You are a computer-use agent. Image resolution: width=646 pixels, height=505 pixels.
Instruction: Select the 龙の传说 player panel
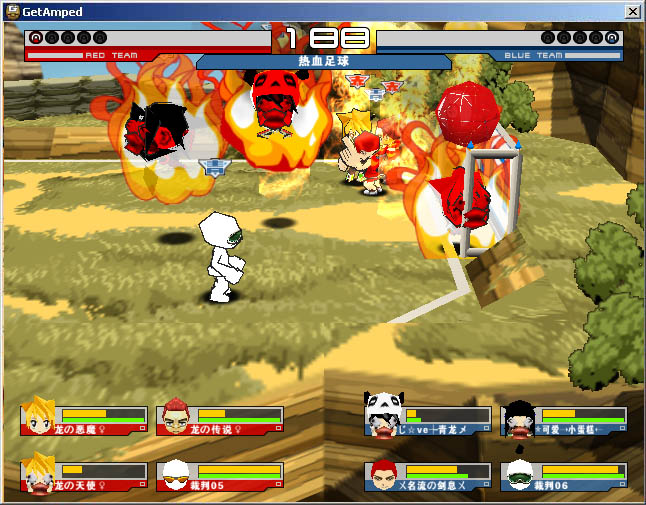pos(220,420)
